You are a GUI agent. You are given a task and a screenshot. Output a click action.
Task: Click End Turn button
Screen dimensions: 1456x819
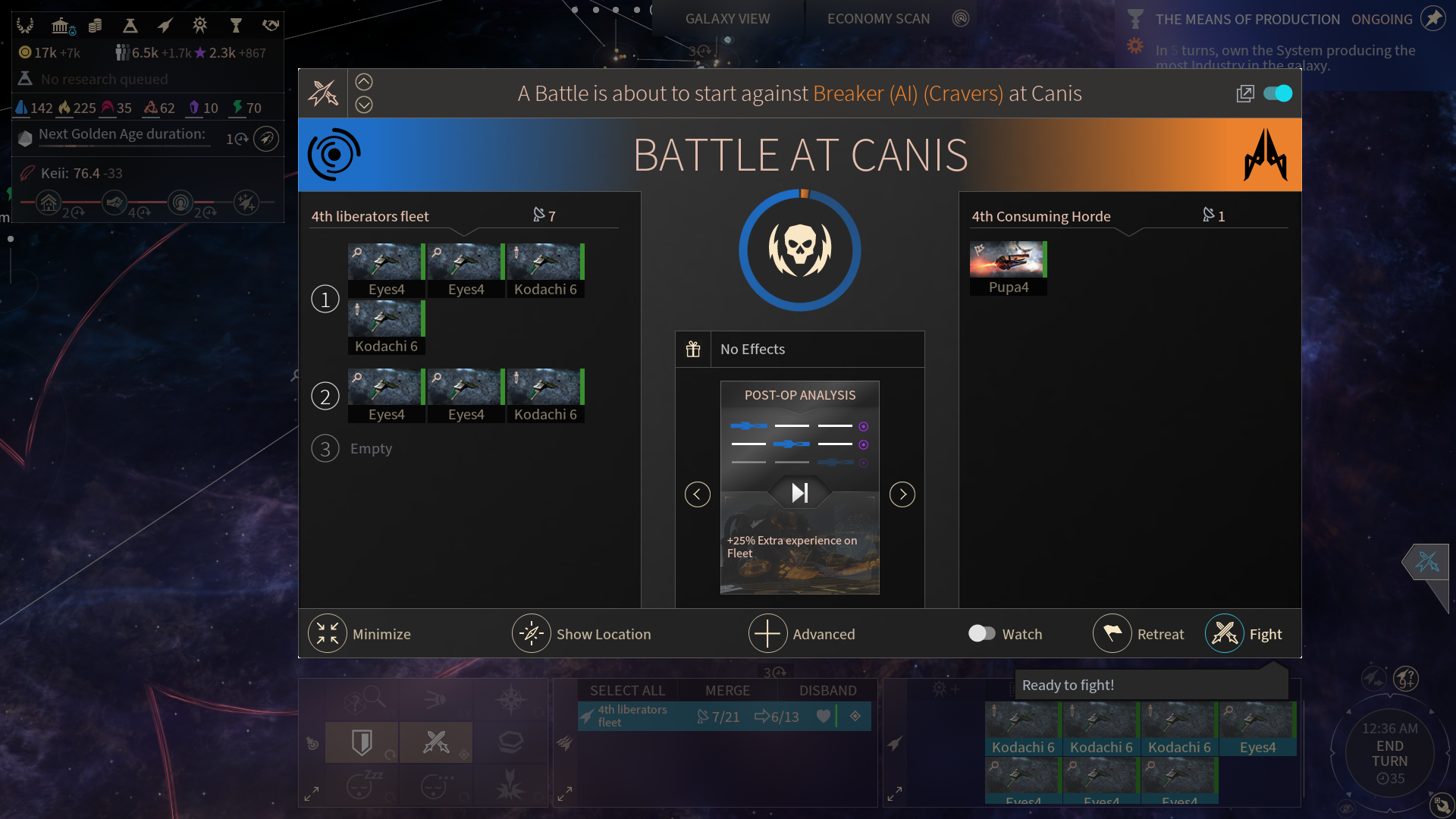(1389, 754)
